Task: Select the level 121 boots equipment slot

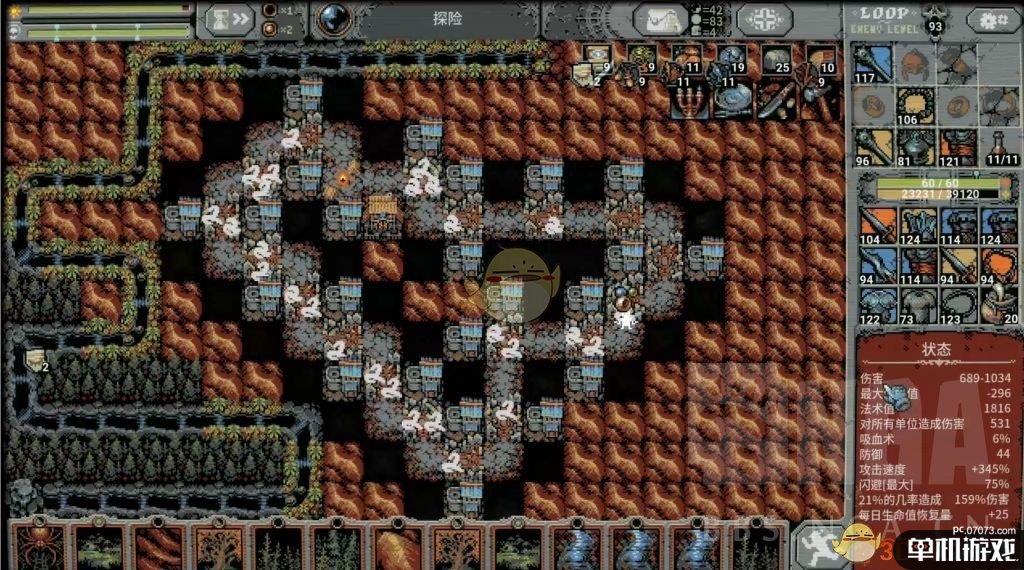Action: point(953,146)
